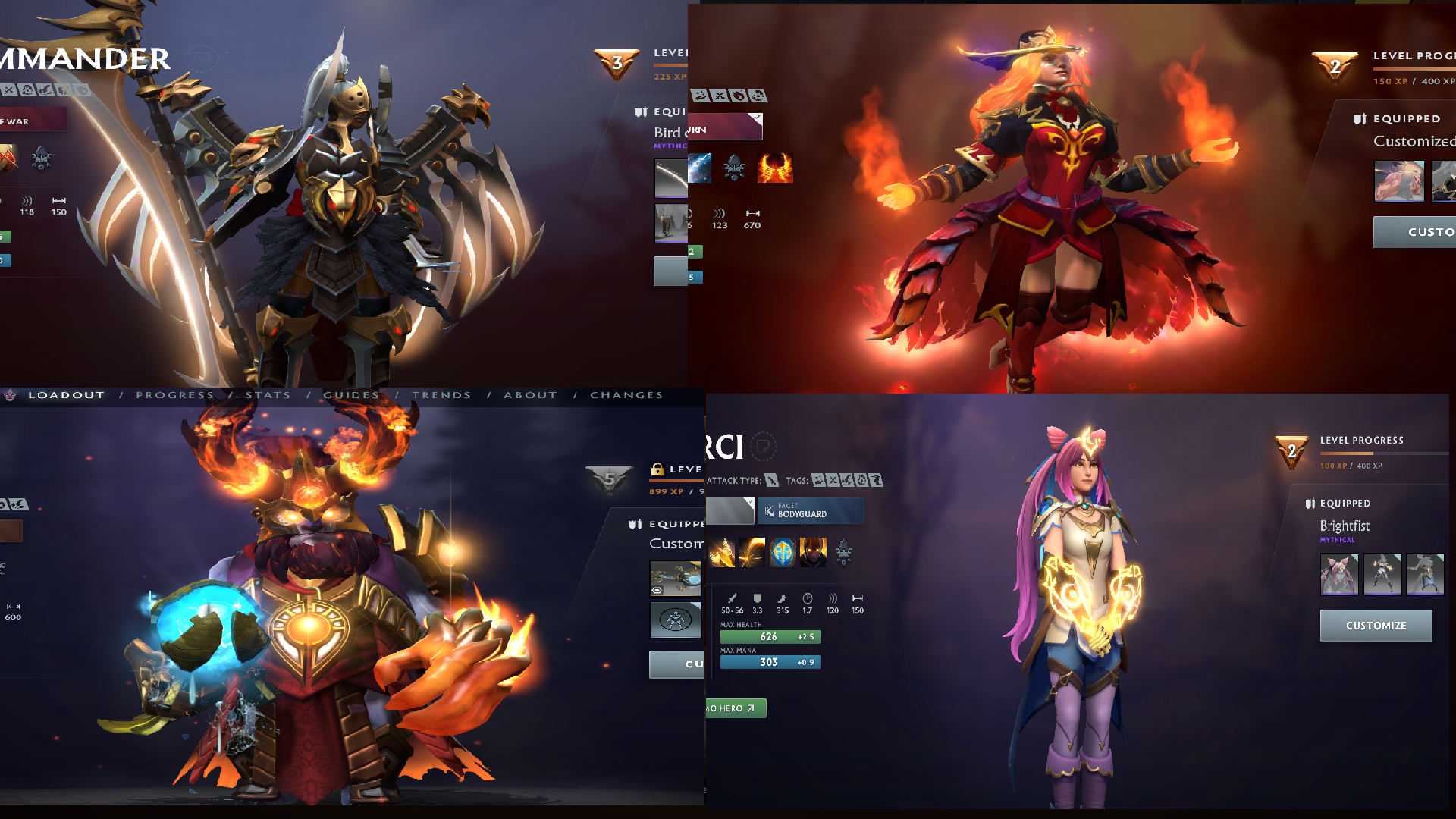Click Marci's grey innate ability icon
This screenshot has width=1456, height=819.
[844, 553]
